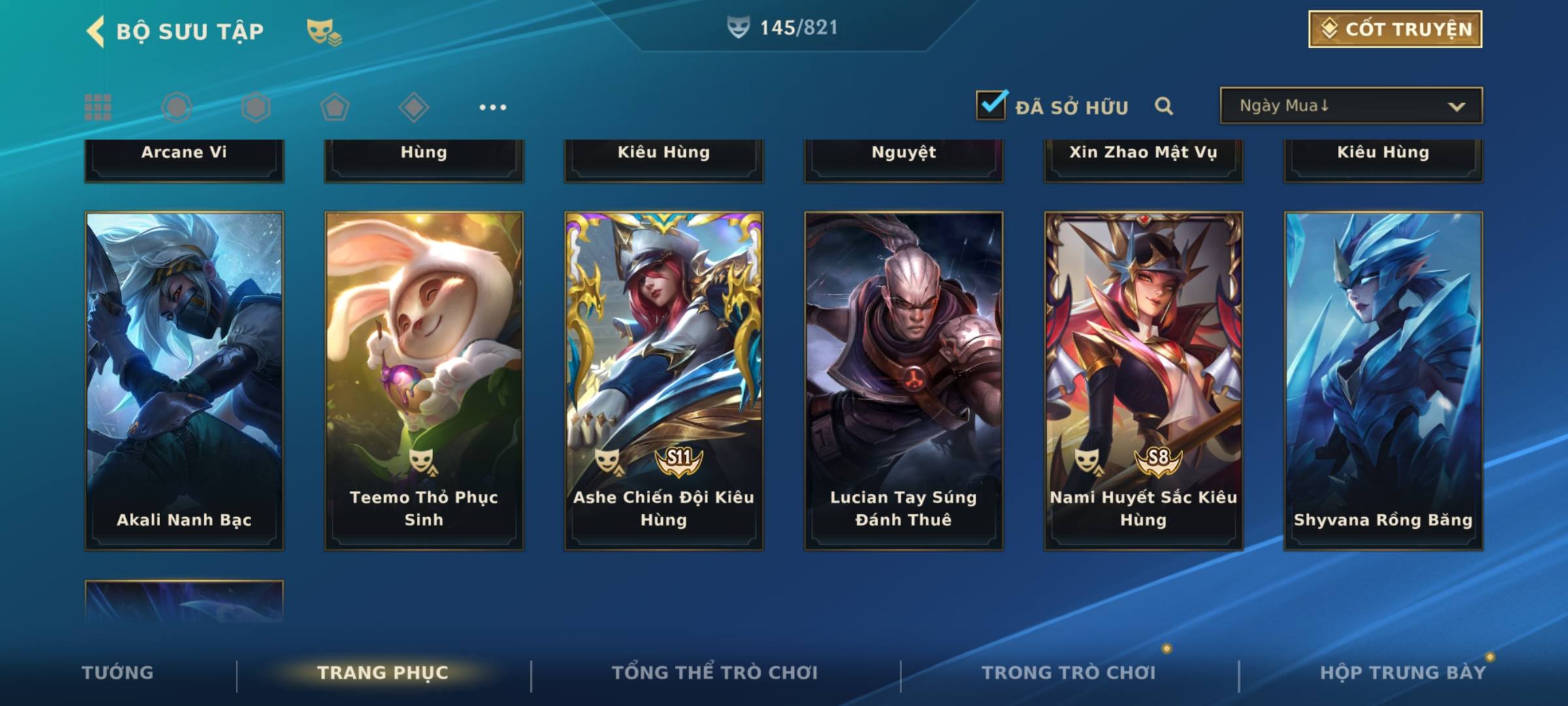Open the Cốt Truyện button
The width and height of the screenshot is (1568, 706).
(x=1395, y=29)
